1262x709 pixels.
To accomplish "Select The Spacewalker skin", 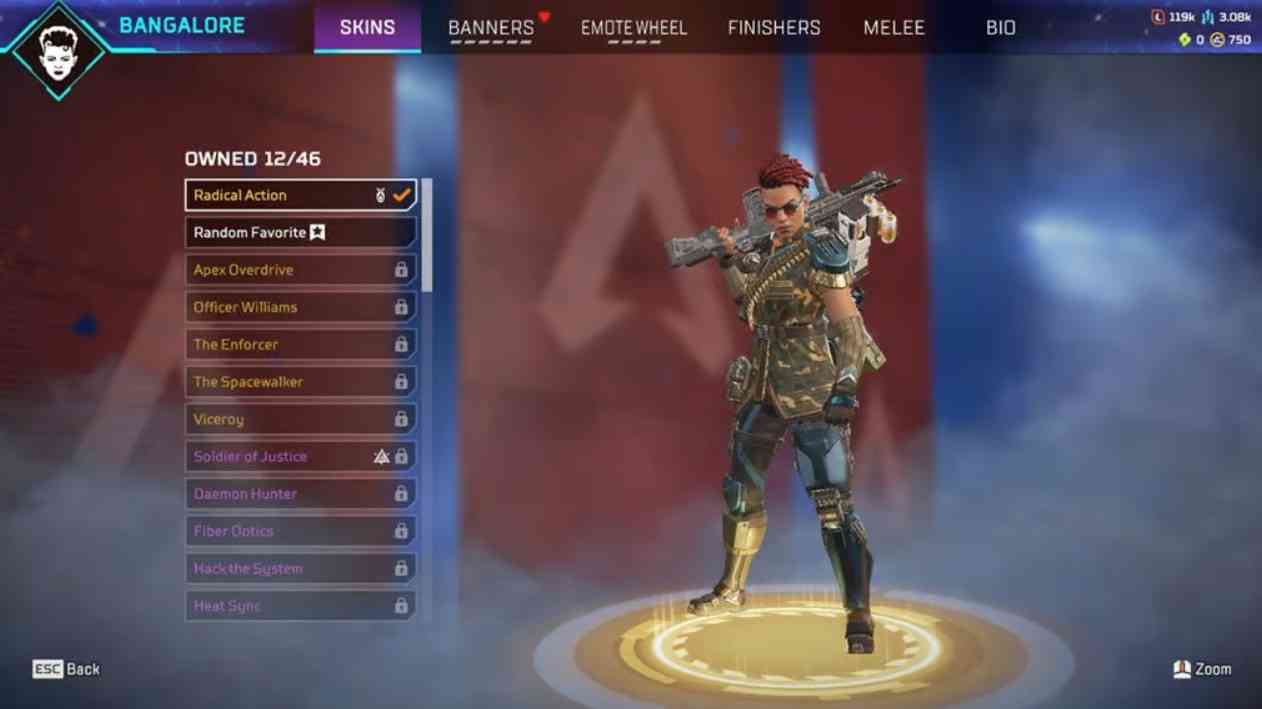I will pos(300,382).
